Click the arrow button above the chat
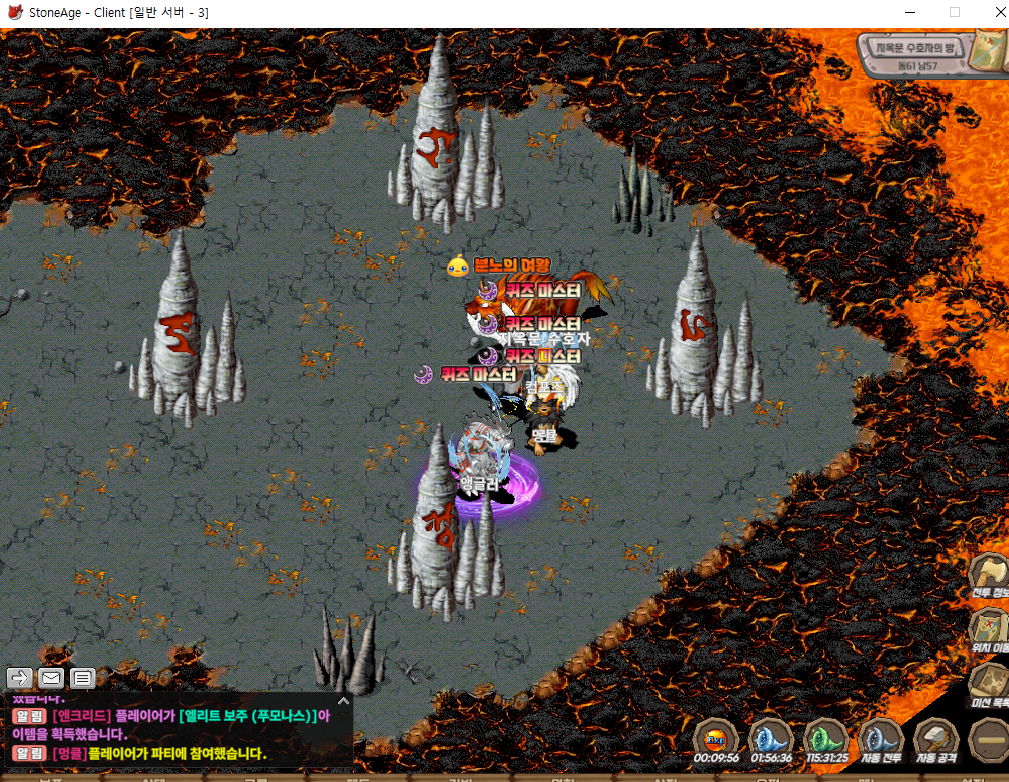The width and height of the screenshot is (1009, 782). tap(20, 678)
